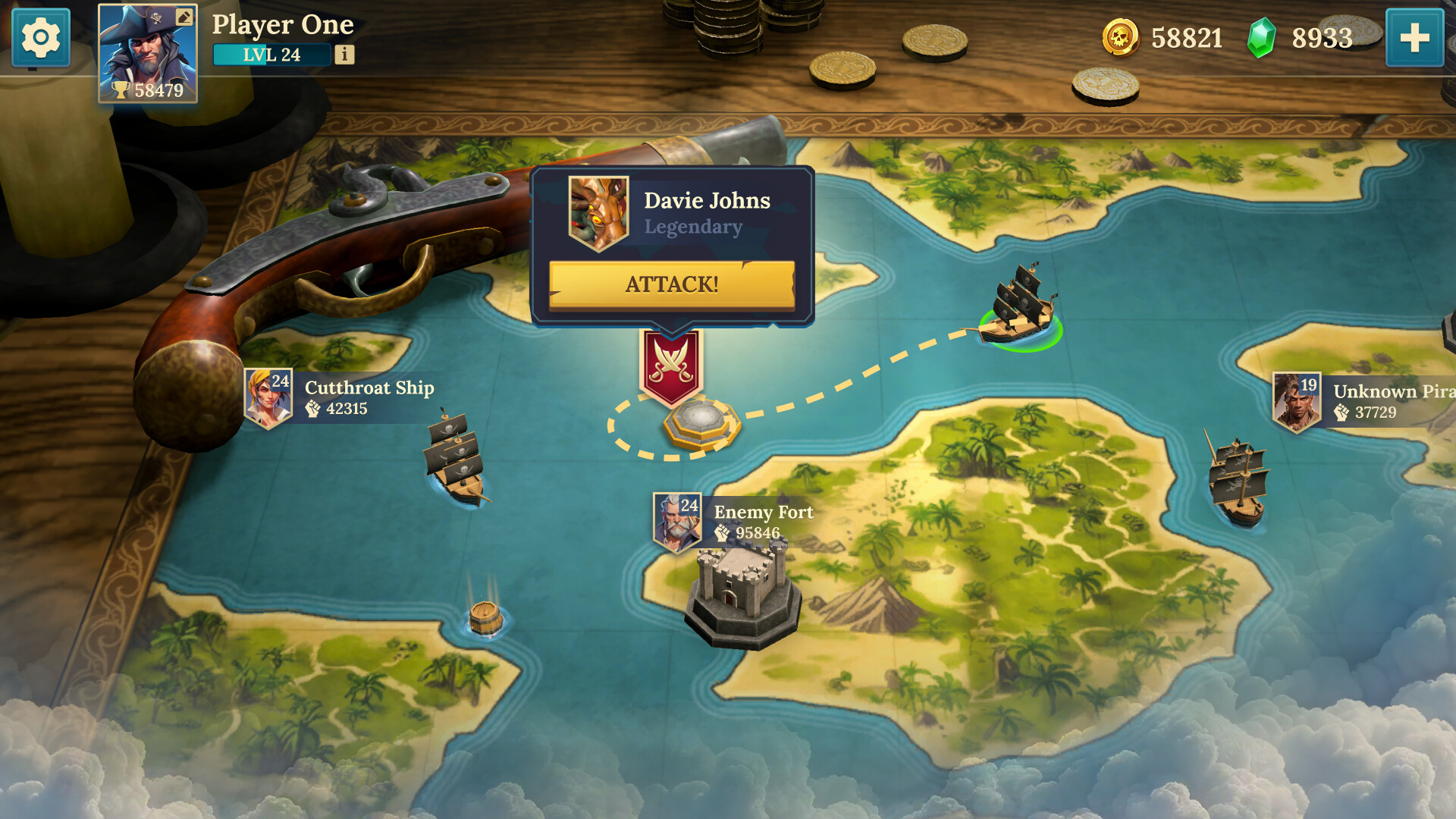Click the gold skull currency icon
Screen dimensions: 1456x819
[x=1120, y=37]
